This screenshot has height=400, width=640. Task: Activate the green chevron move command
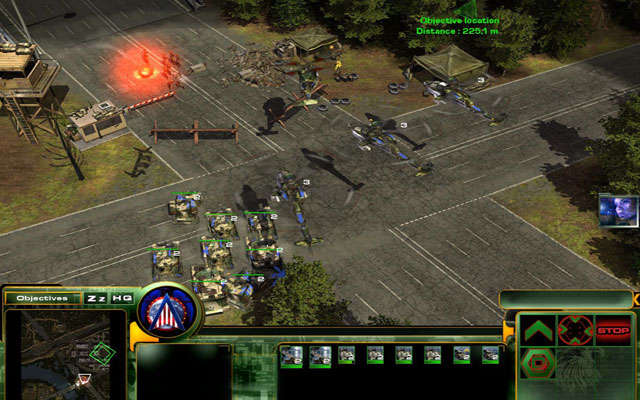click(x=538, y=329)
